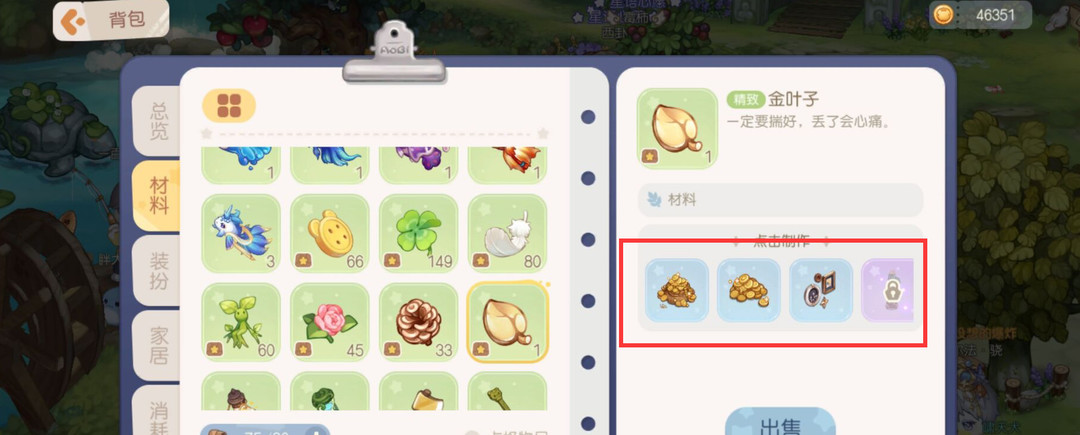Choose the pink rose item slot
The width and height of the screenshot is (1080, 435).
pyautogui.click(x=330, y=322)
